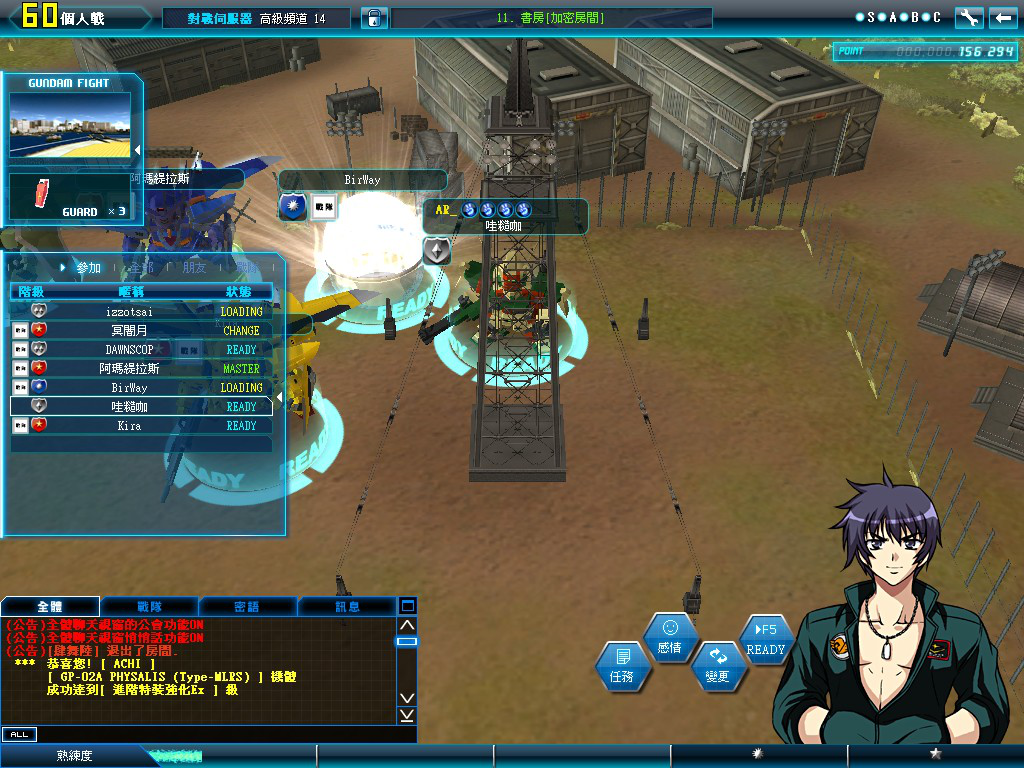This screenshot has width=1024, height=768.
Task: Maximize the chat window
Action: 407,606
